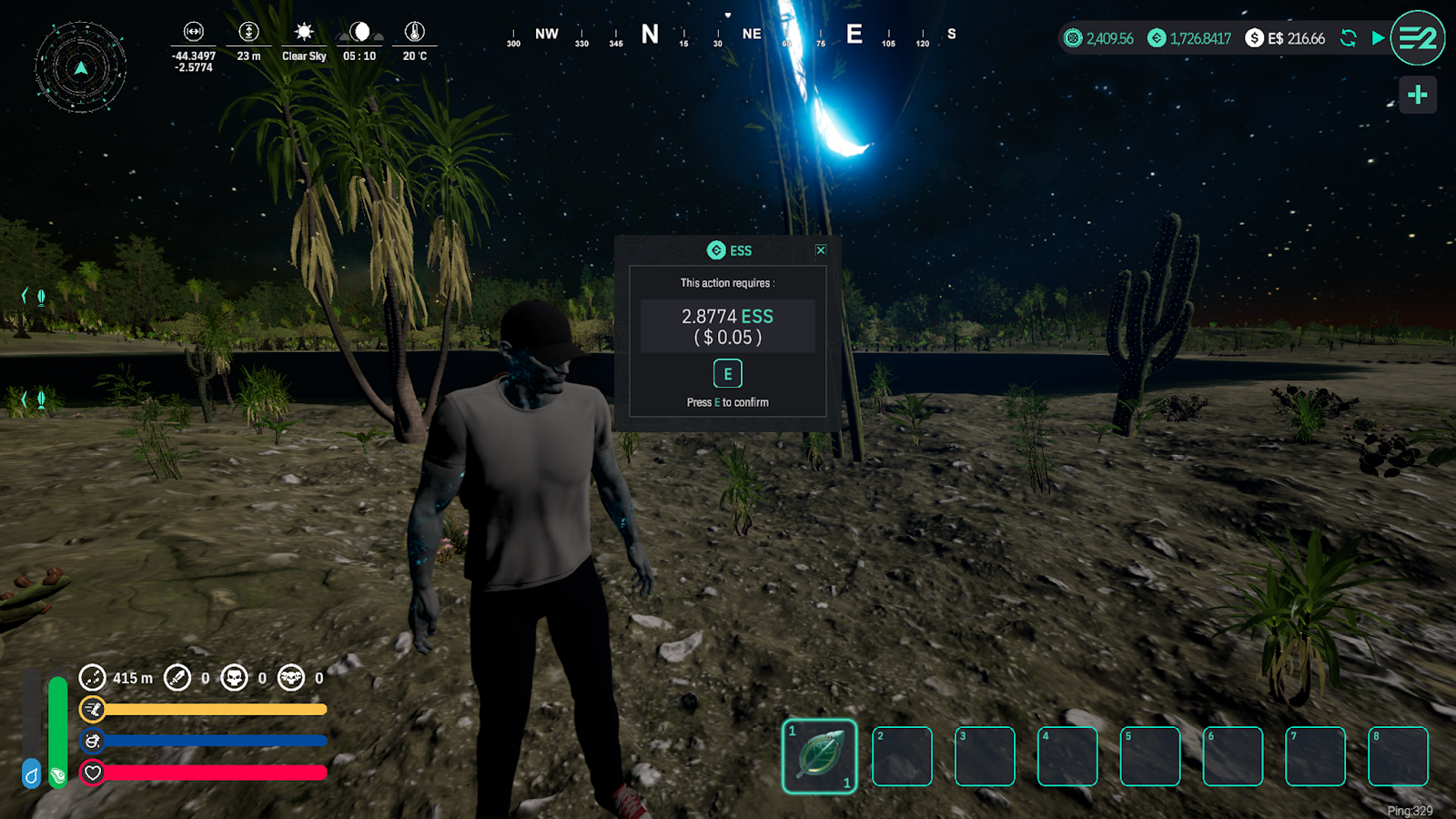
Task: Open the circular radar minimap
Action: point(81,67)
